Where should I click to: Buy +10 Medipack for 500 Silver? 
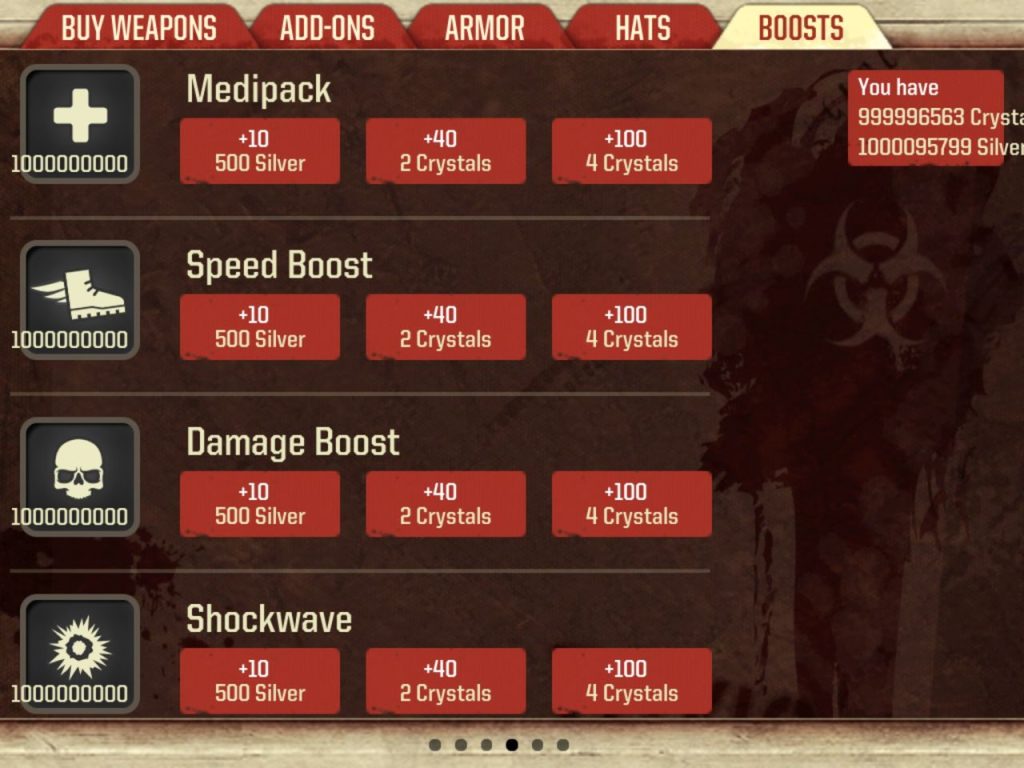(x=260, y=151)
